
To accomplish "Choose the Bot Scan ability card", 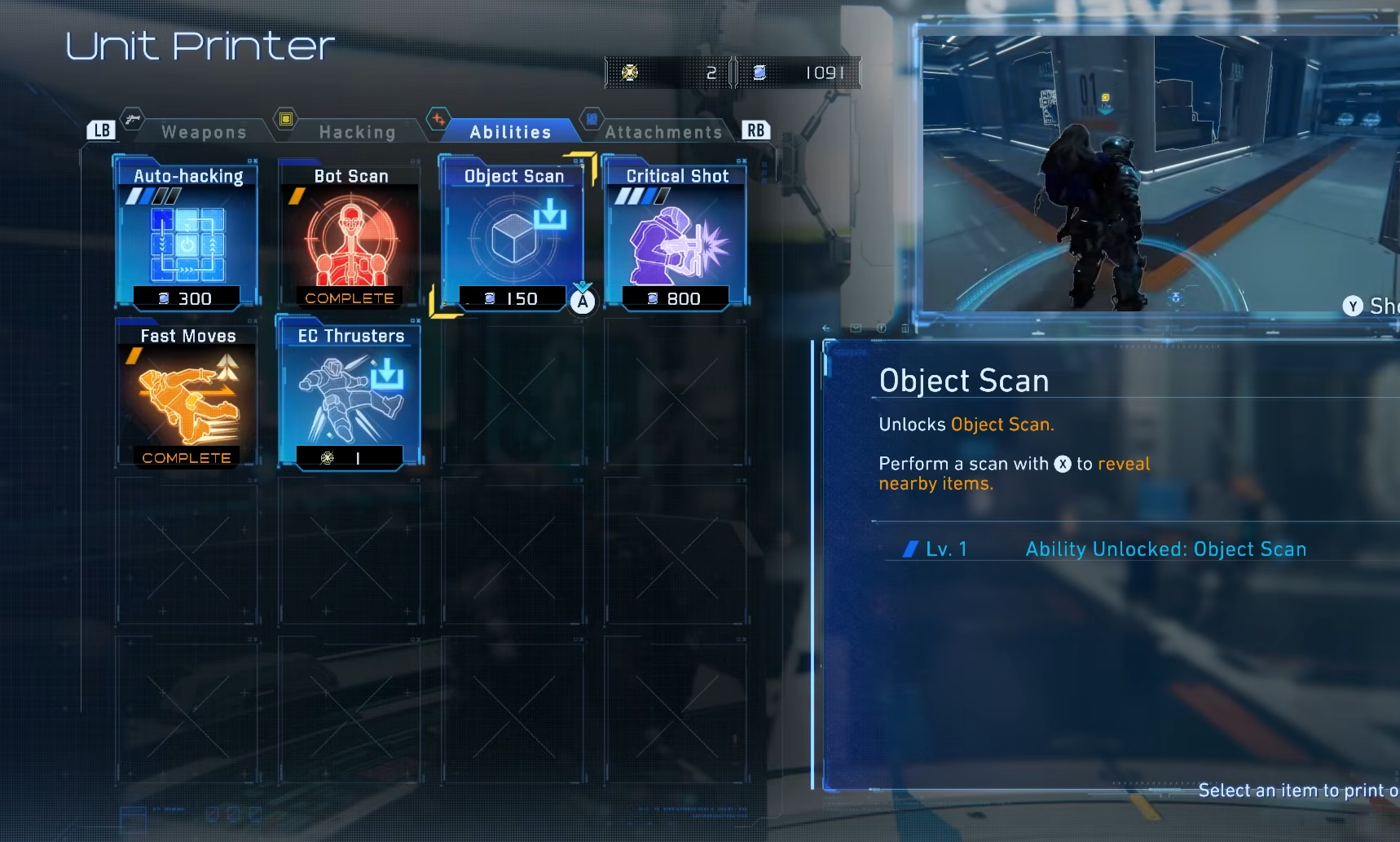I will [350, 236].
